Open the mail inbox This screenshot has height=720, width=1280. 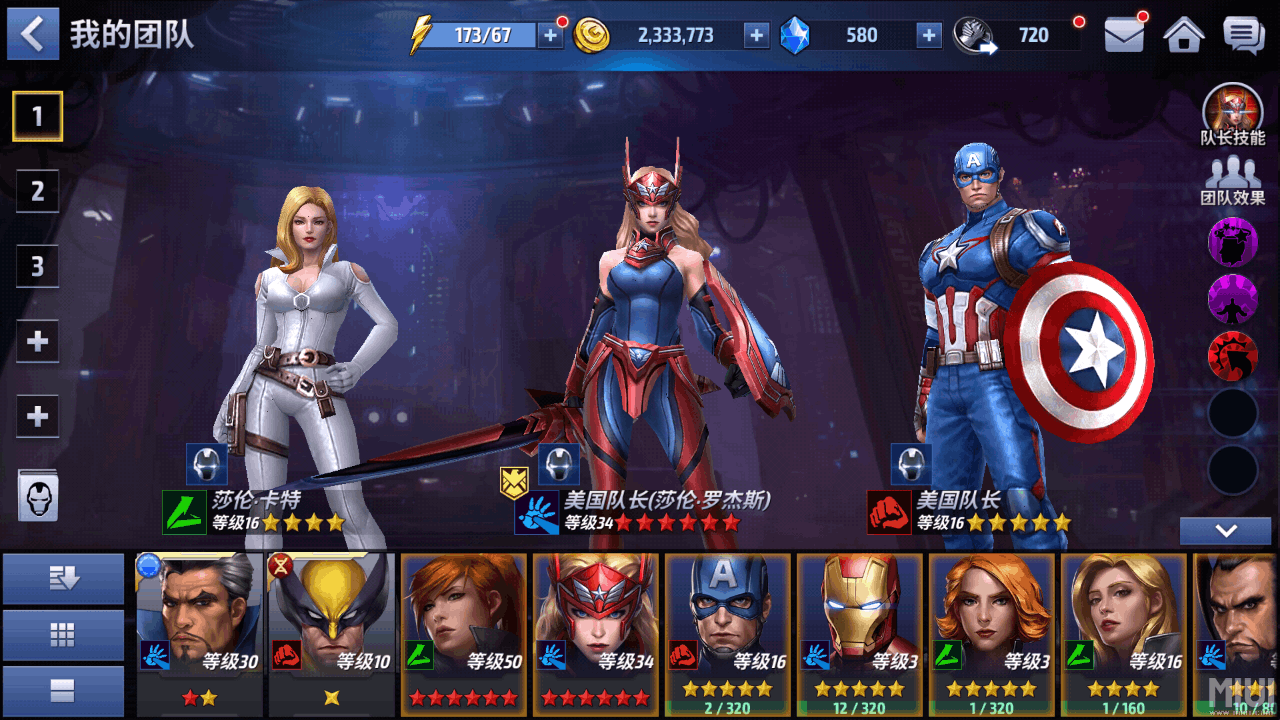1124,35
